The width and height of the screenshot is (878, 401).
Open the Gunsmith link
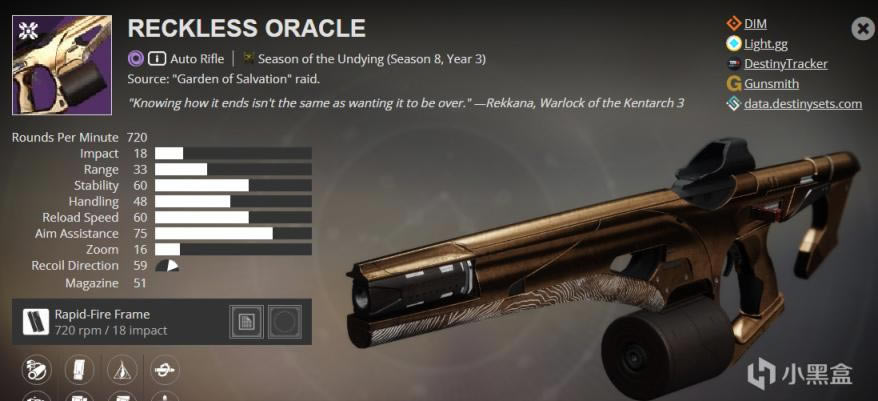771,84
